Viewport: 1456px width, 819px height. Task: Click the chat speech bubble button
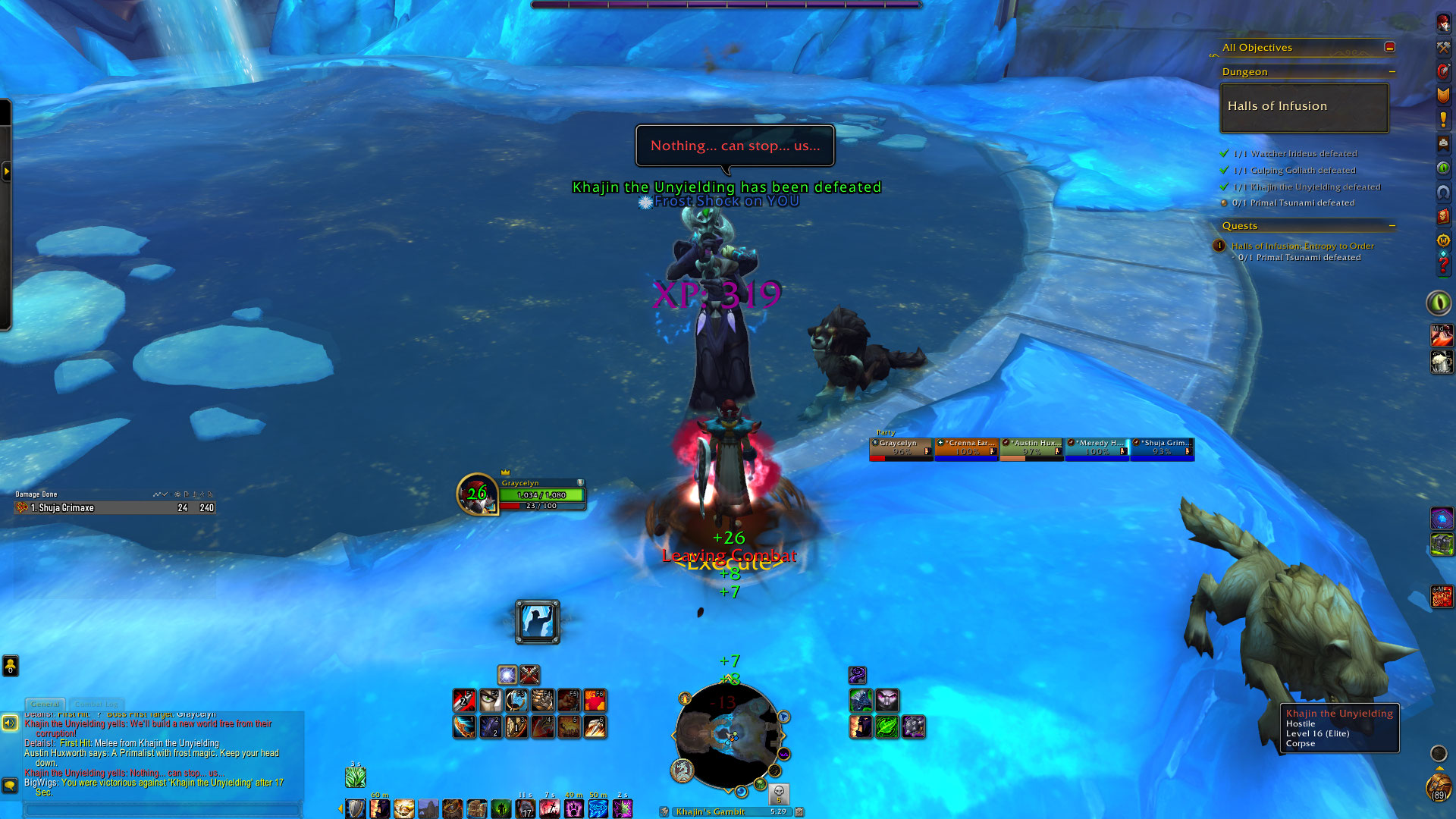(x=10, y=785)
